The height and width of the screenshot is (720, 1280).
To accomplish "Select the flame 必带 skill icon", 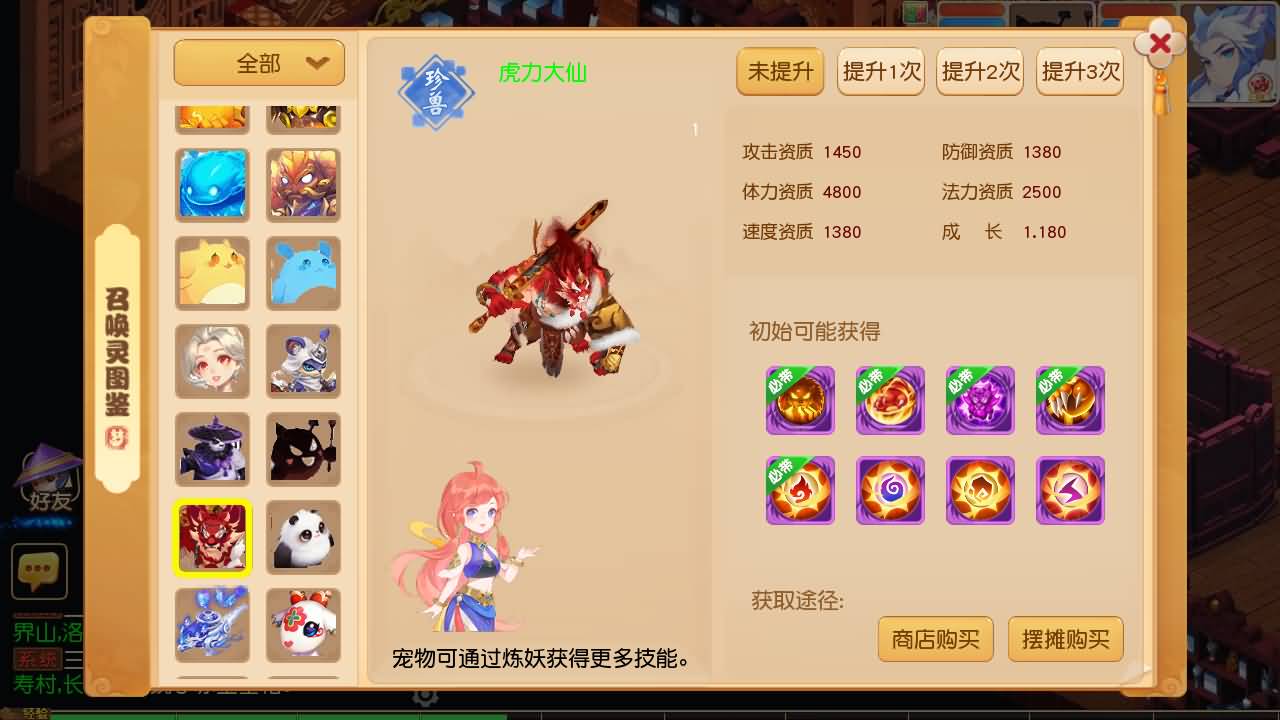I will pyautogui.click(x=800, y=490).
